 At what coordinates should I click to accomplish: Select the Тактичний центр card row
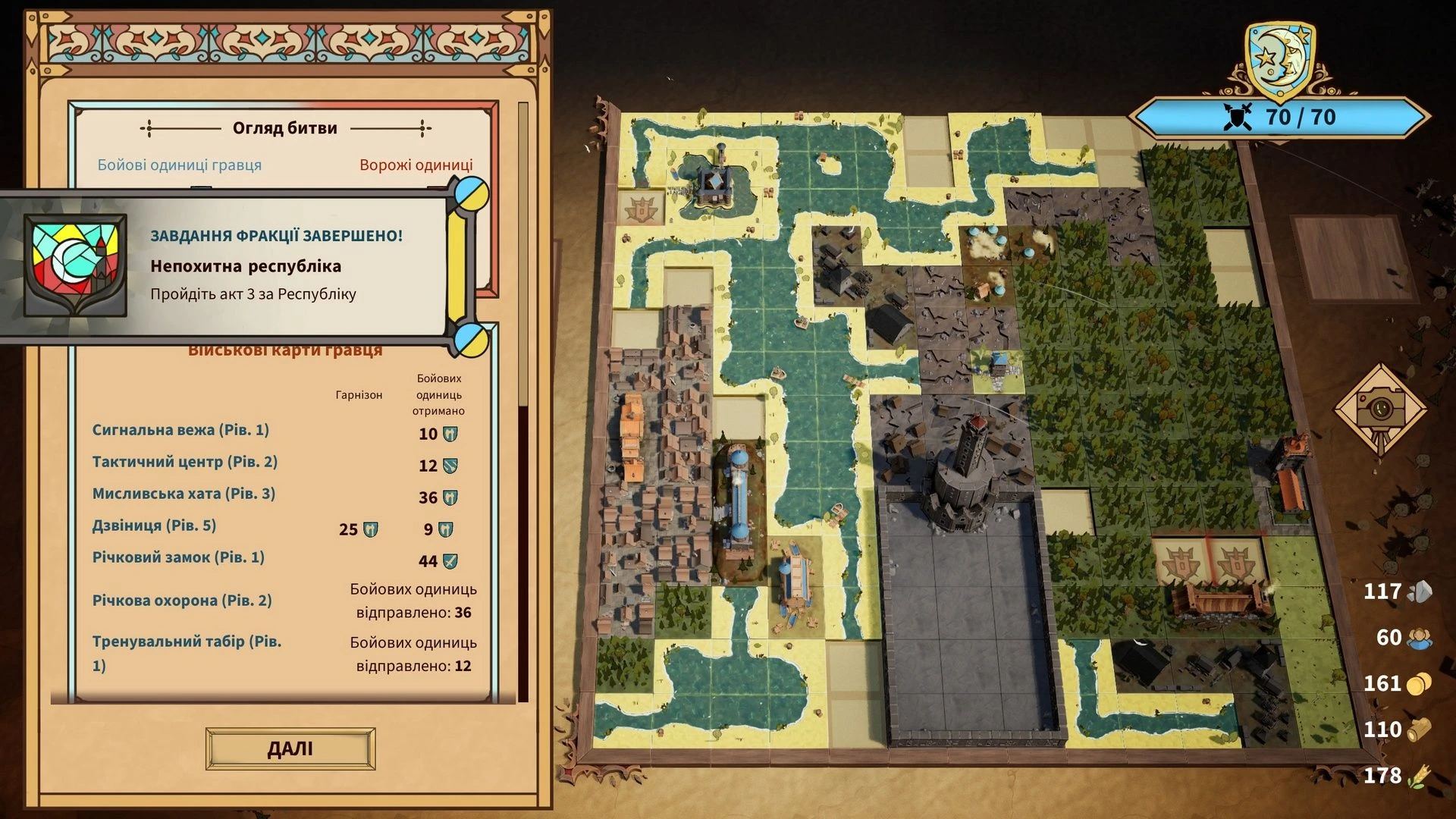[x=184, y=462]
